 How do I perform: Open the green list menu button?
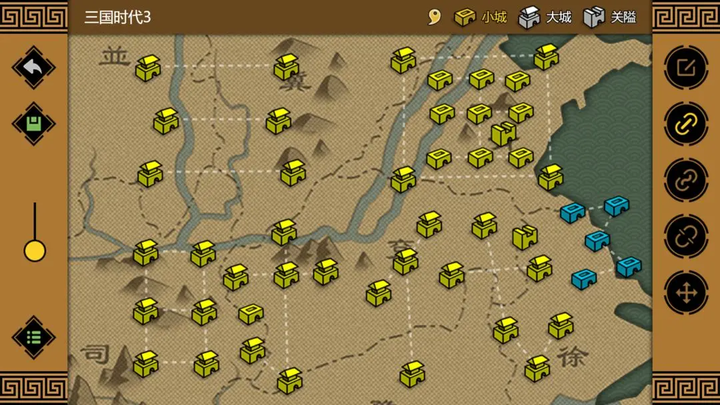pos(33,337)
